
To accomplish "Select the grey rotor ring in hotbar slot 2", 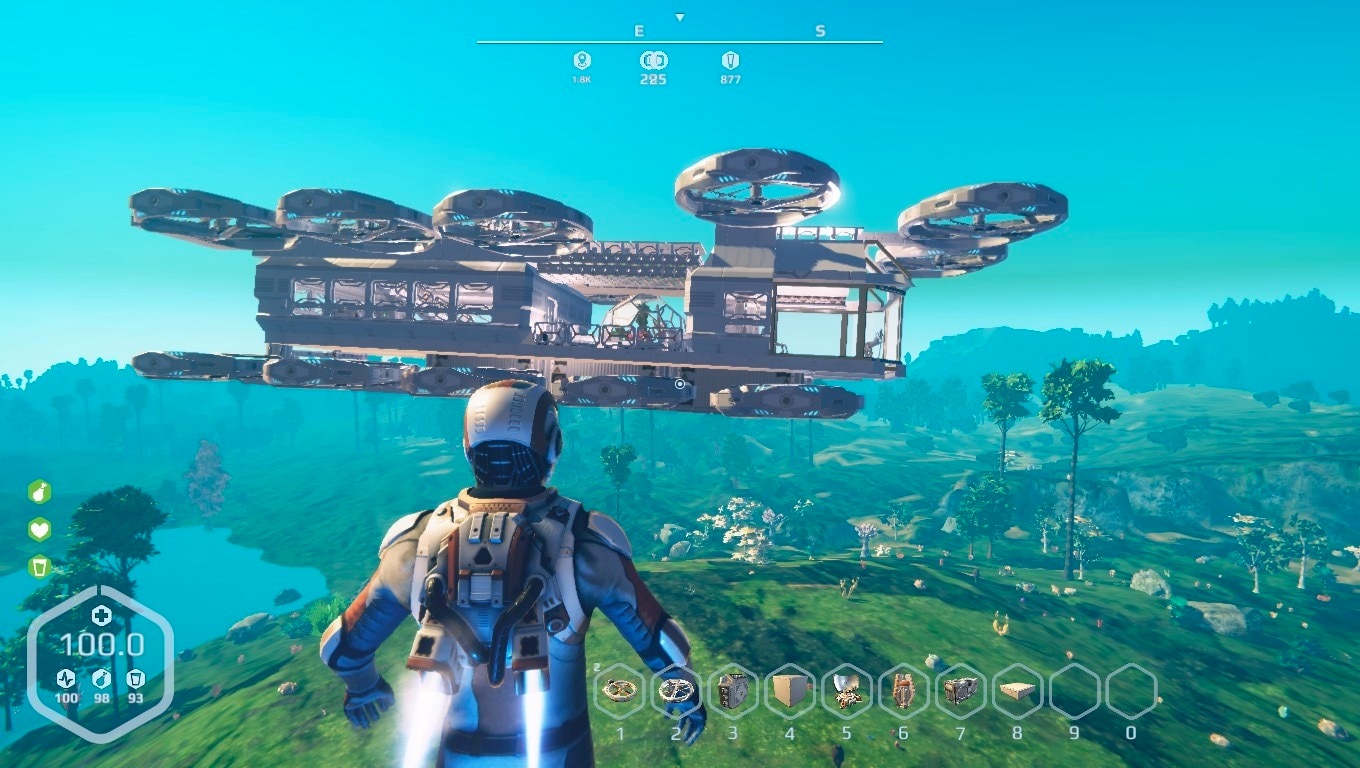I will [677, 691].
